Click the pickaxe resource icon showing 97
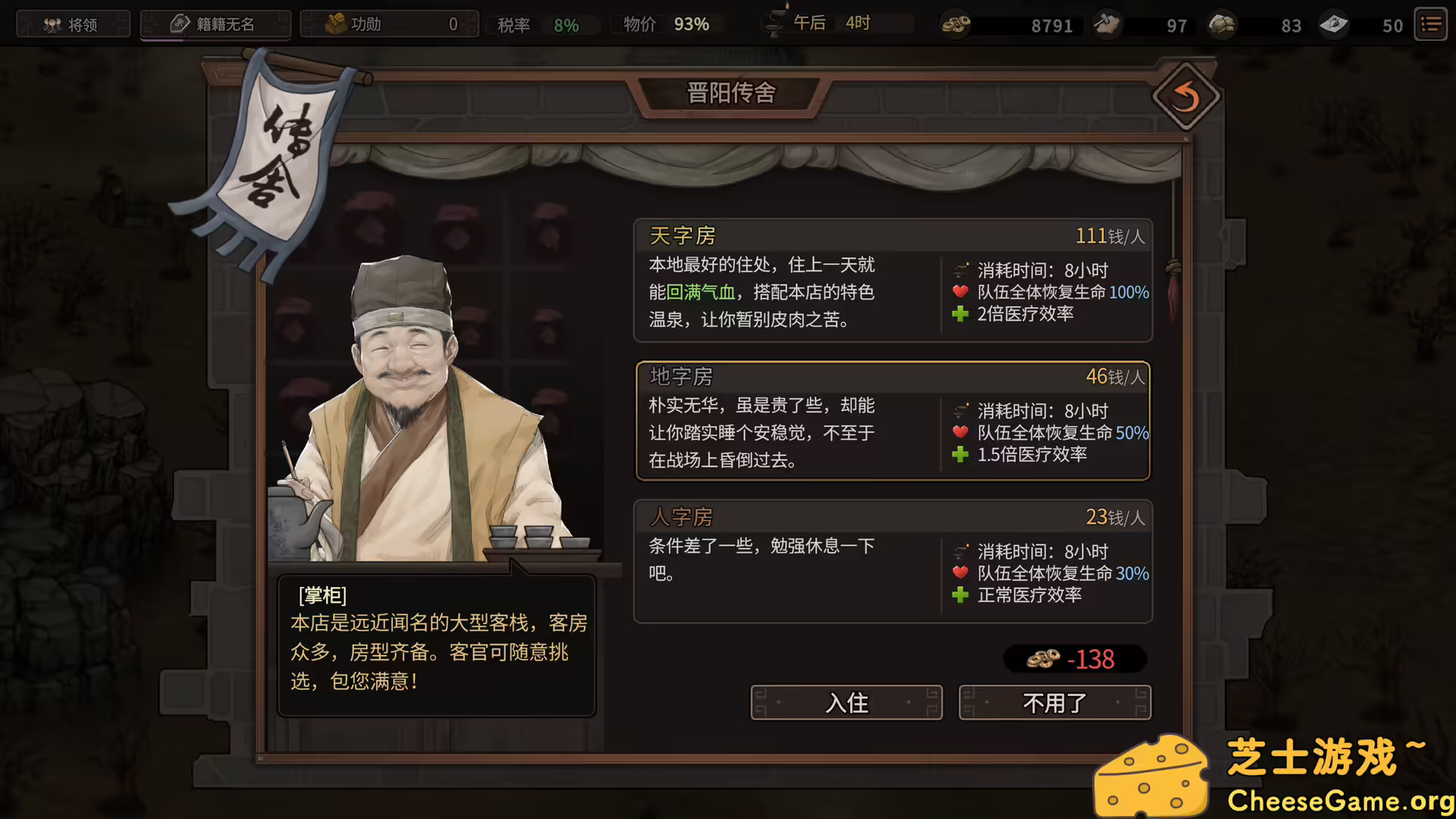 (x=1106, y=25)
